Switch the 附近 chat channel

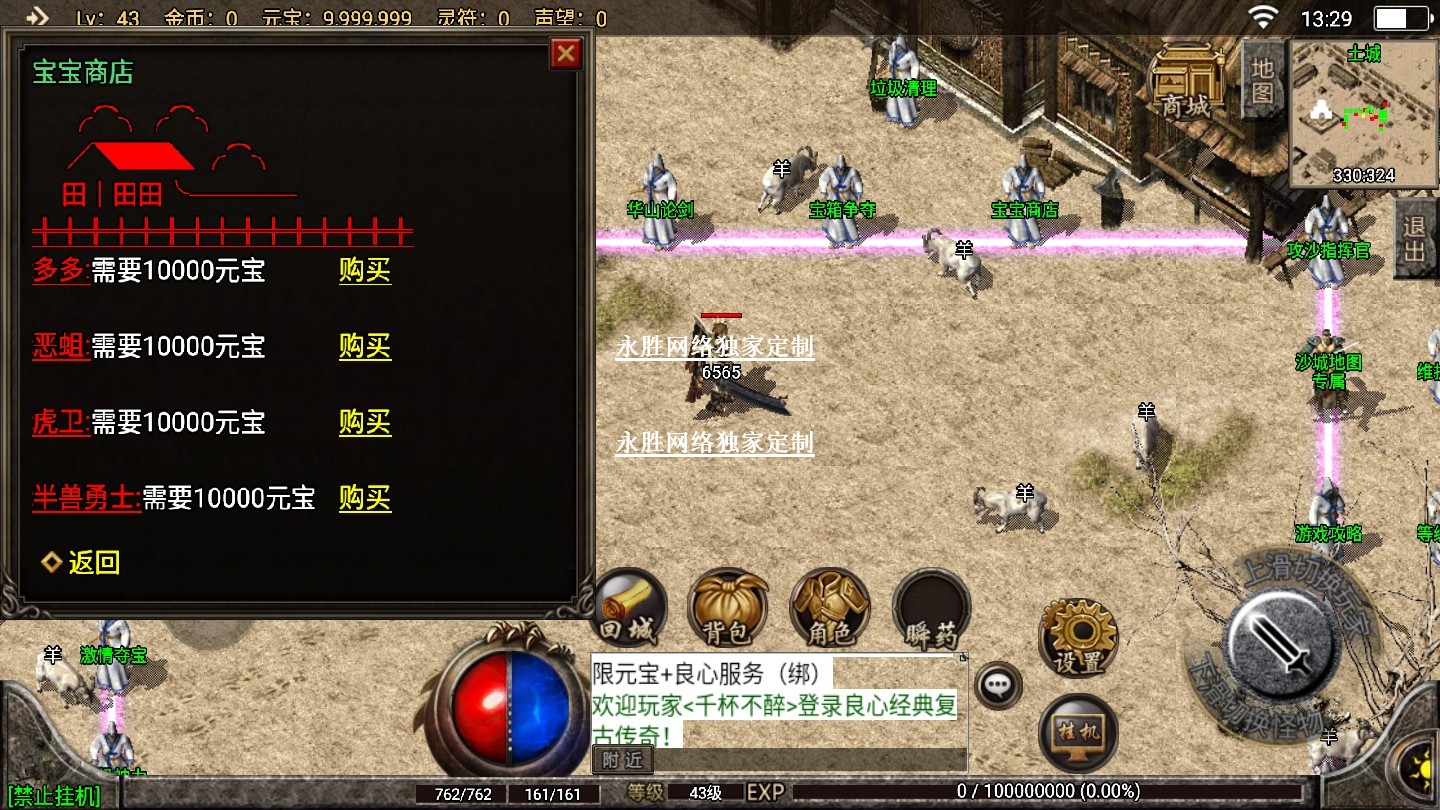point(623,760)
